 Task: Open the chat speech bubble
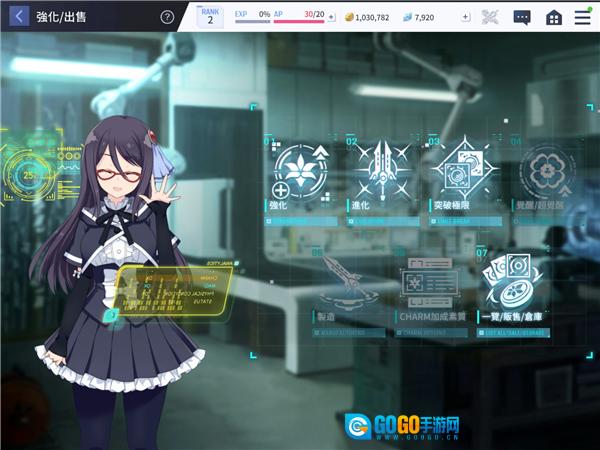[x=521, y=17]
